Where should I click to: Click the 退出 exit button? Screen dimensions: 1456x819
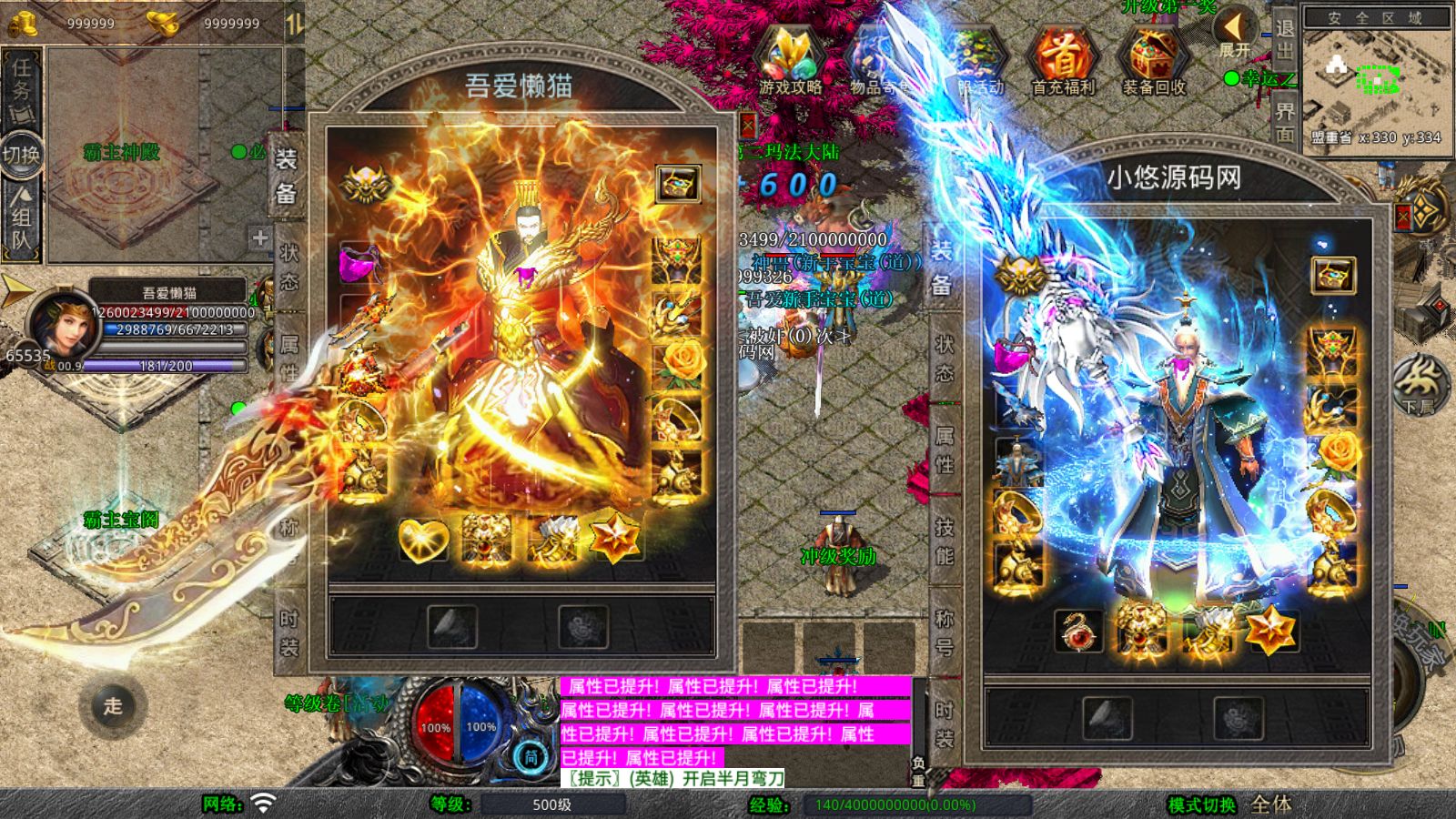point(1285,38)
